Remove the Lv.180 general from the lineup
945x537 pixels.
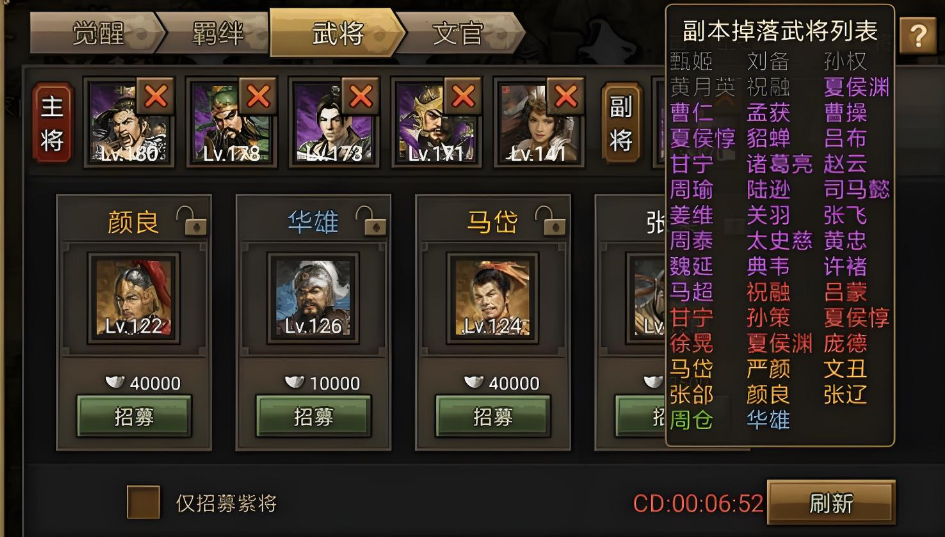point(156,97)
